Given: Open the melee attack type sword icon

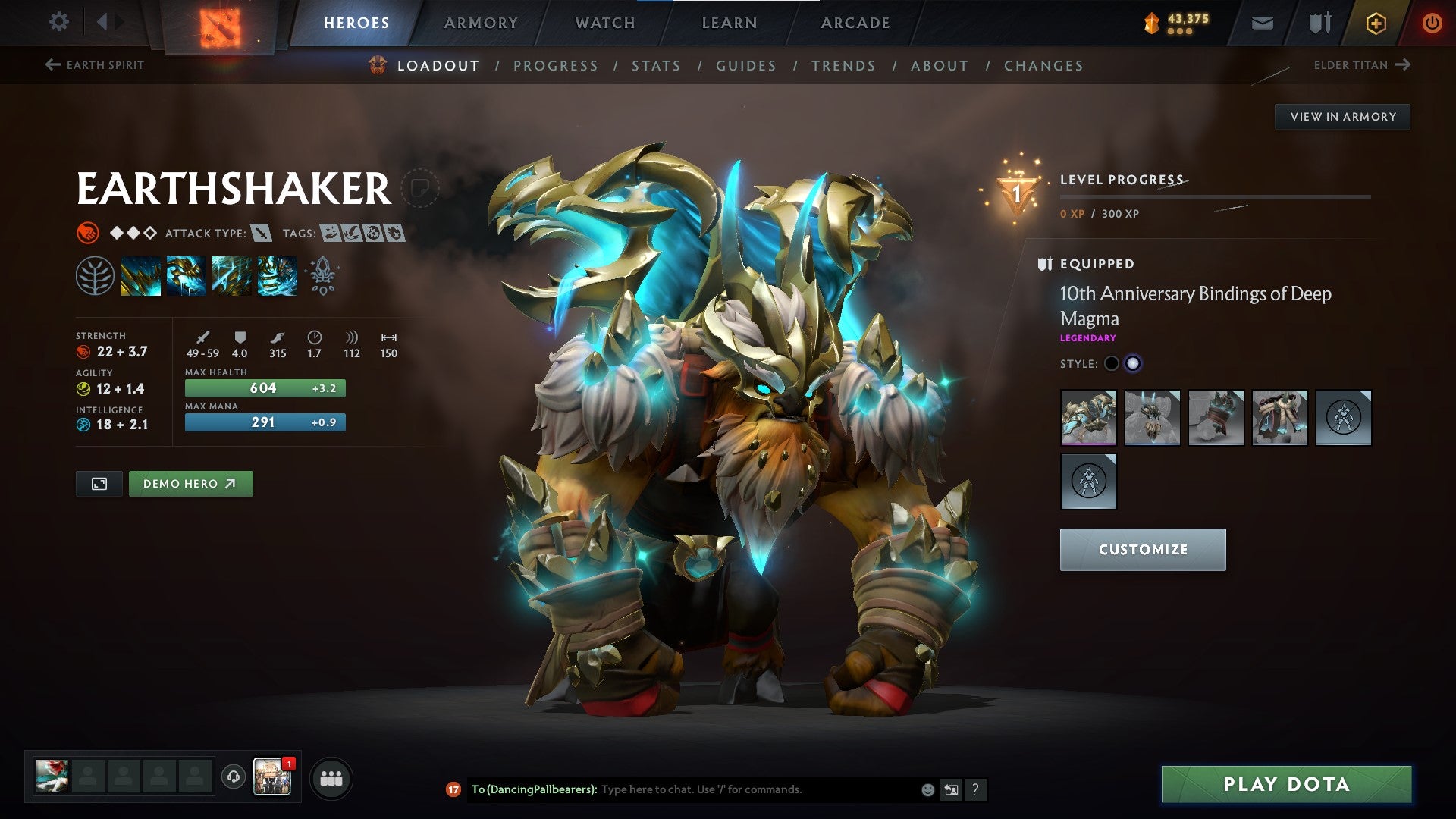Looking at the screenshot, I should coord(262,234).
